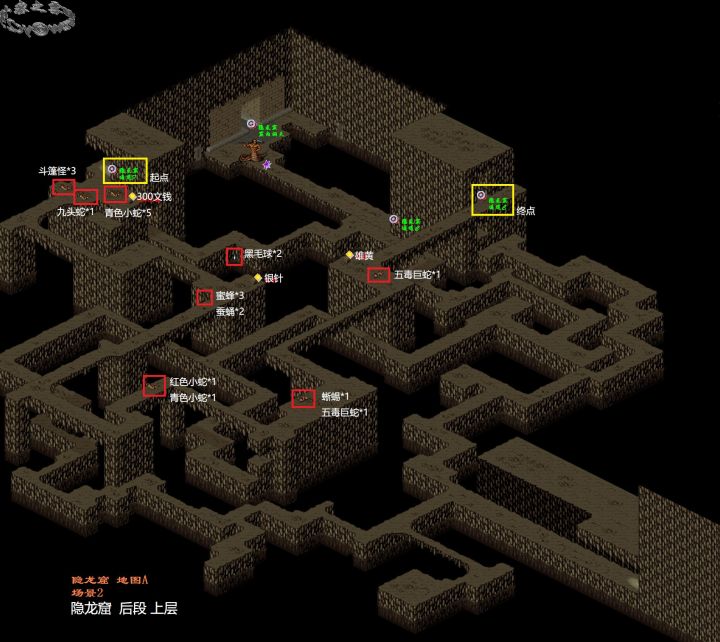Viewport: 720px width, 642px height.
Task: Pick the 青色小蛇*5 red enemy marker
Action: tap(116, 195)
